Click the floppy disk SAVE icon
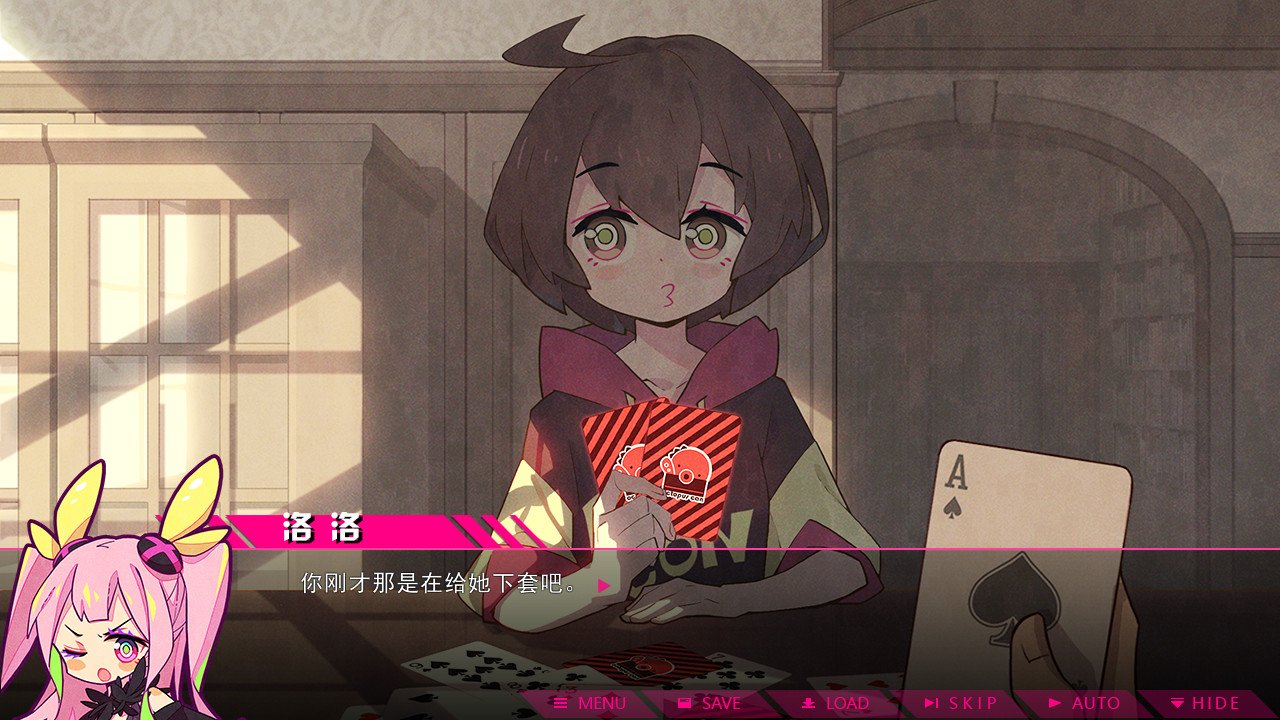The width and height of the screenshot is (1280, 720). [685, 703]
